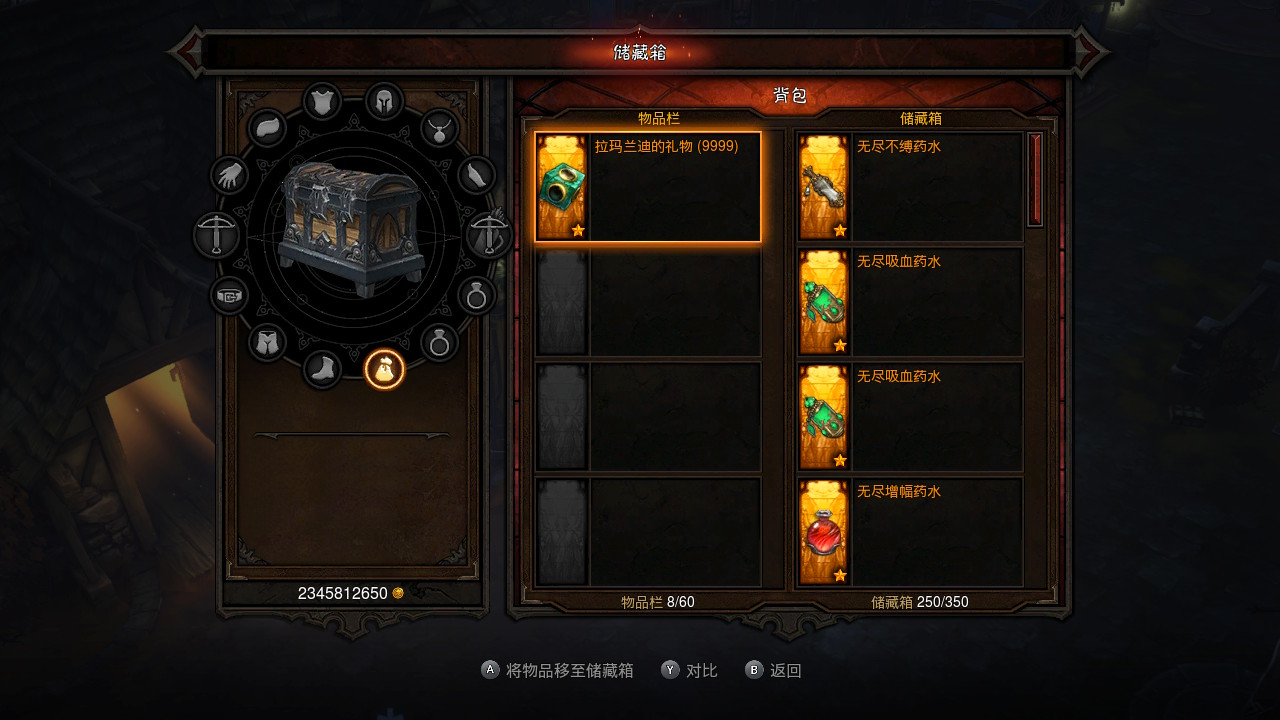Open the boots equipment slot
The height and width of the screenshot is (720, 1280).
(322, 370)
